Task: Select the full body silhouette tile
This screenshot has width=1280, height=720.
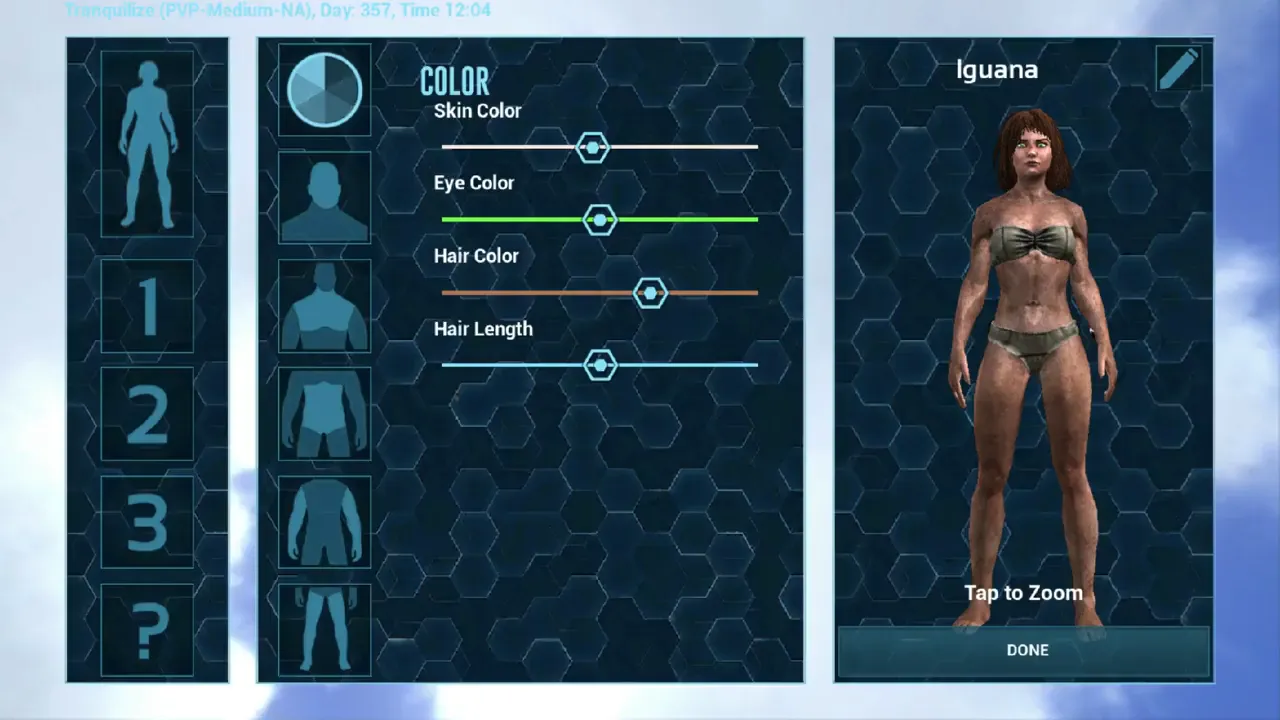Action: [x=147, y=144]
